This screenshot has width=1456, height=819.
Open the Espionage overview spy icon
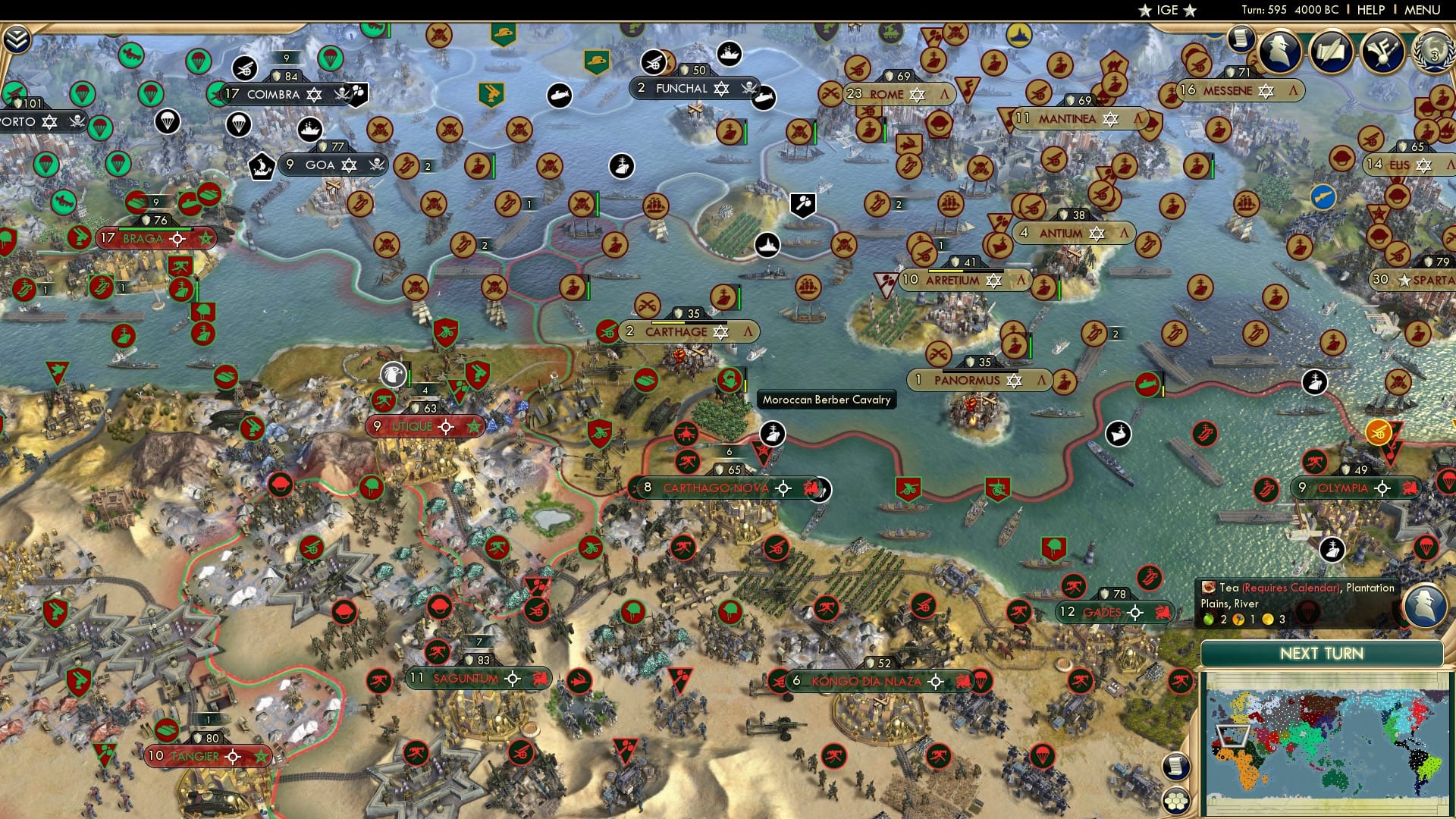pos(1279,53)
